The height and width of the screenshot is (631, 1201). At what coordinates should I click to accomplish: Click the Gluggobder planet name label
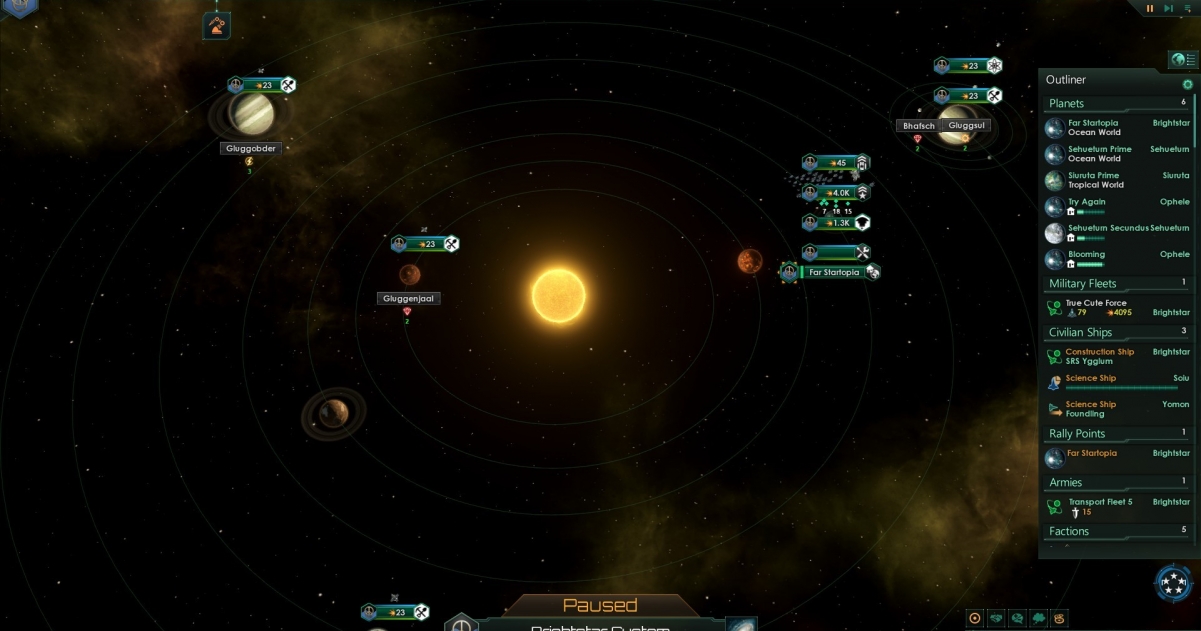[249, 149]
